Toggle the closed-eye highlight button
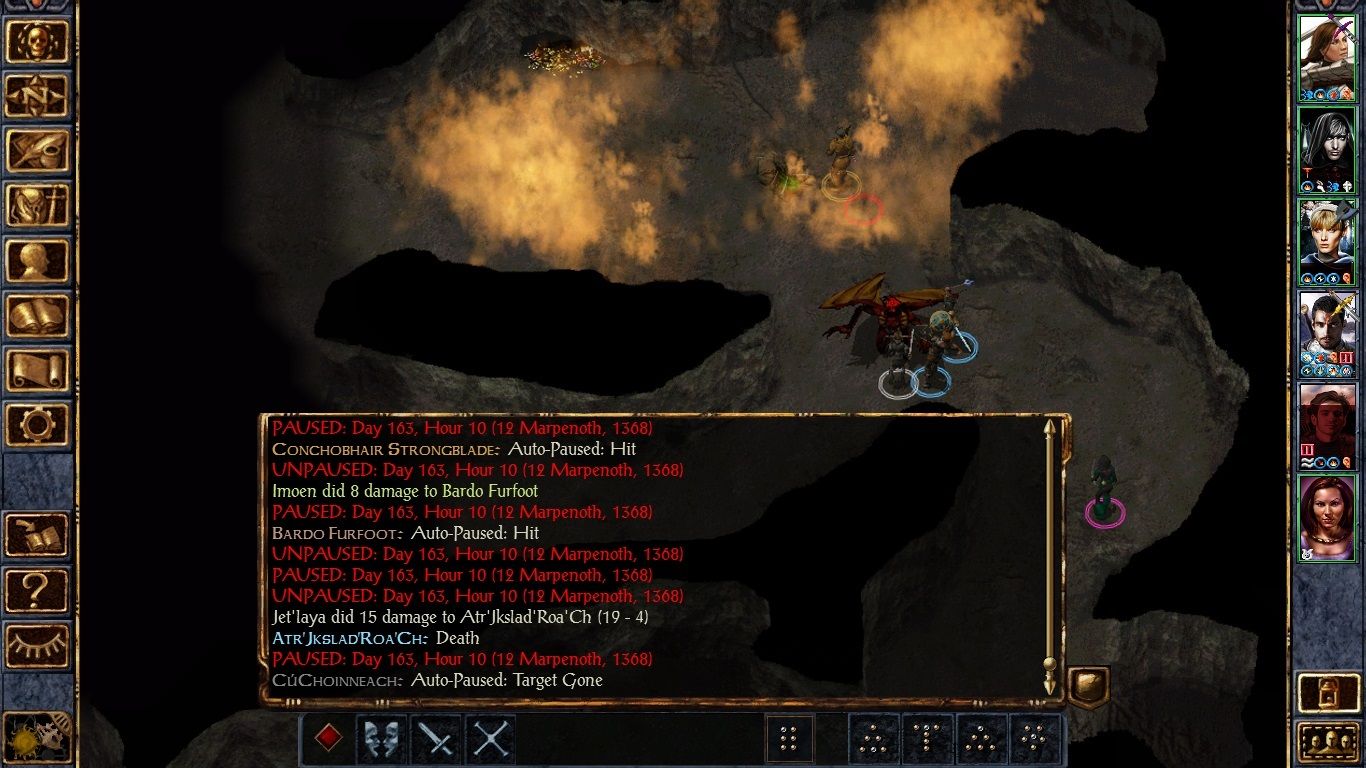 (37, 645)
